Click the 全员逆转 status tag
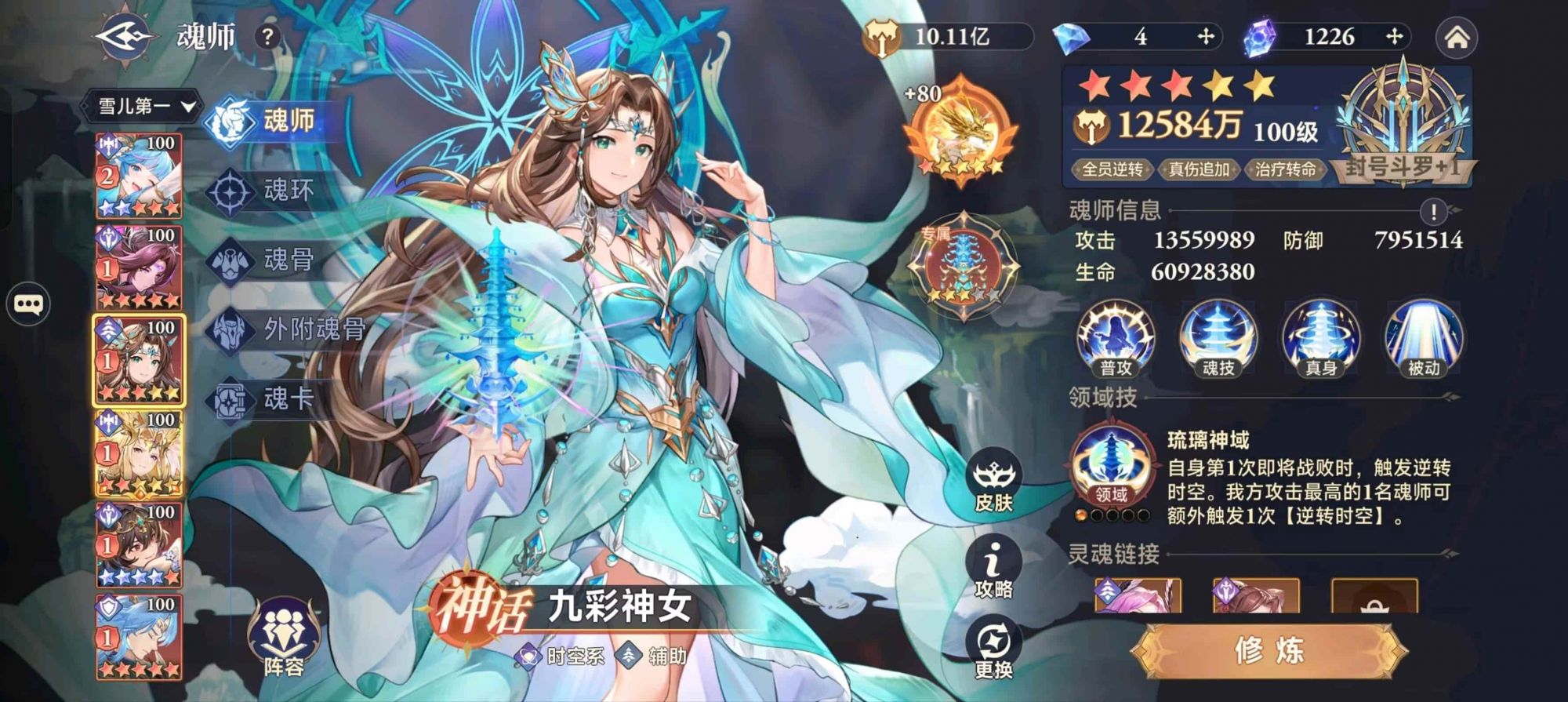1568x702 pixels. click(1115, 167)
